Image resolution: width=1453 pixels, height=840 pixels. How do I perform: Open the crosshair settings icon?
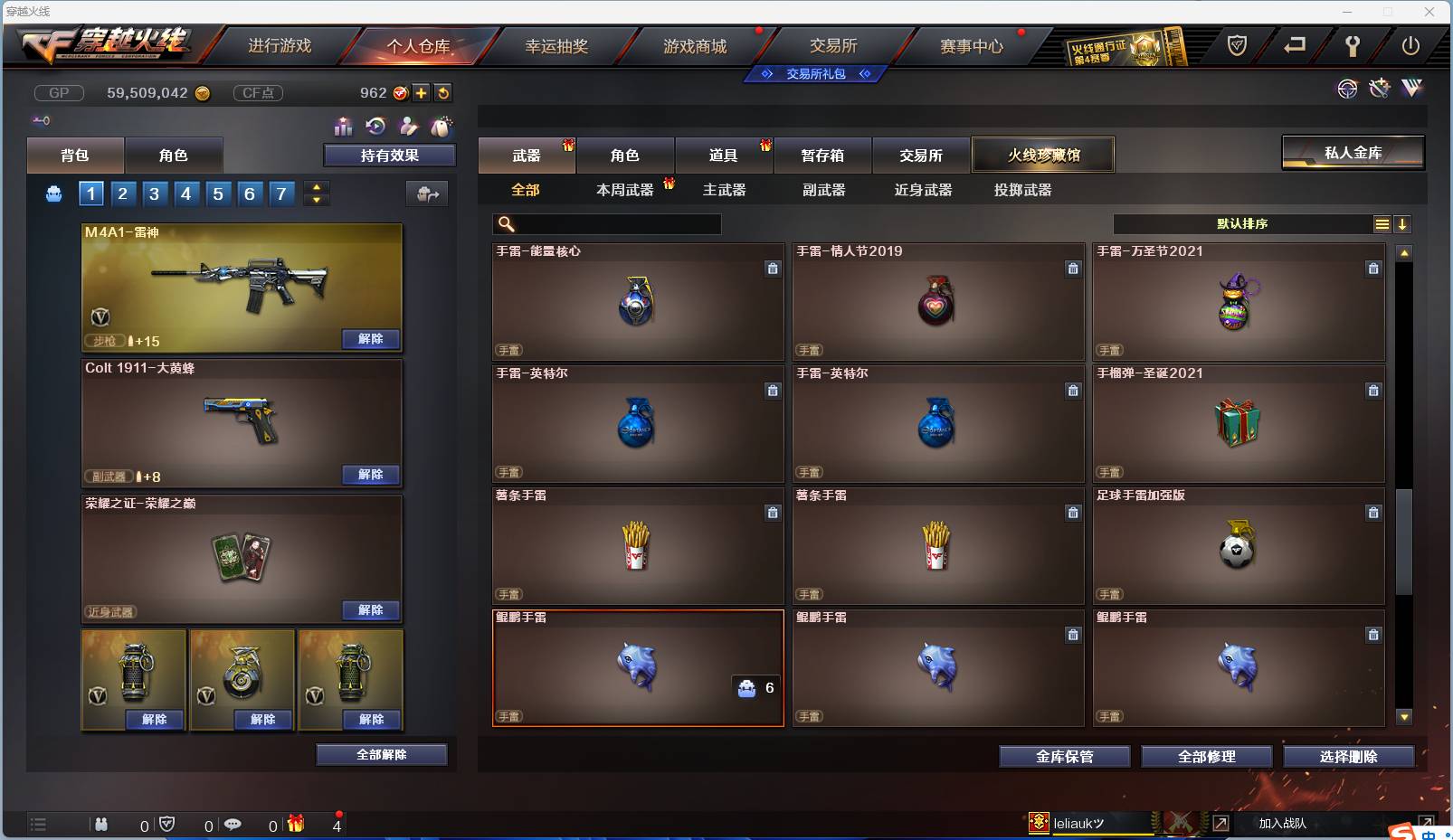(x=1349, y=88)
